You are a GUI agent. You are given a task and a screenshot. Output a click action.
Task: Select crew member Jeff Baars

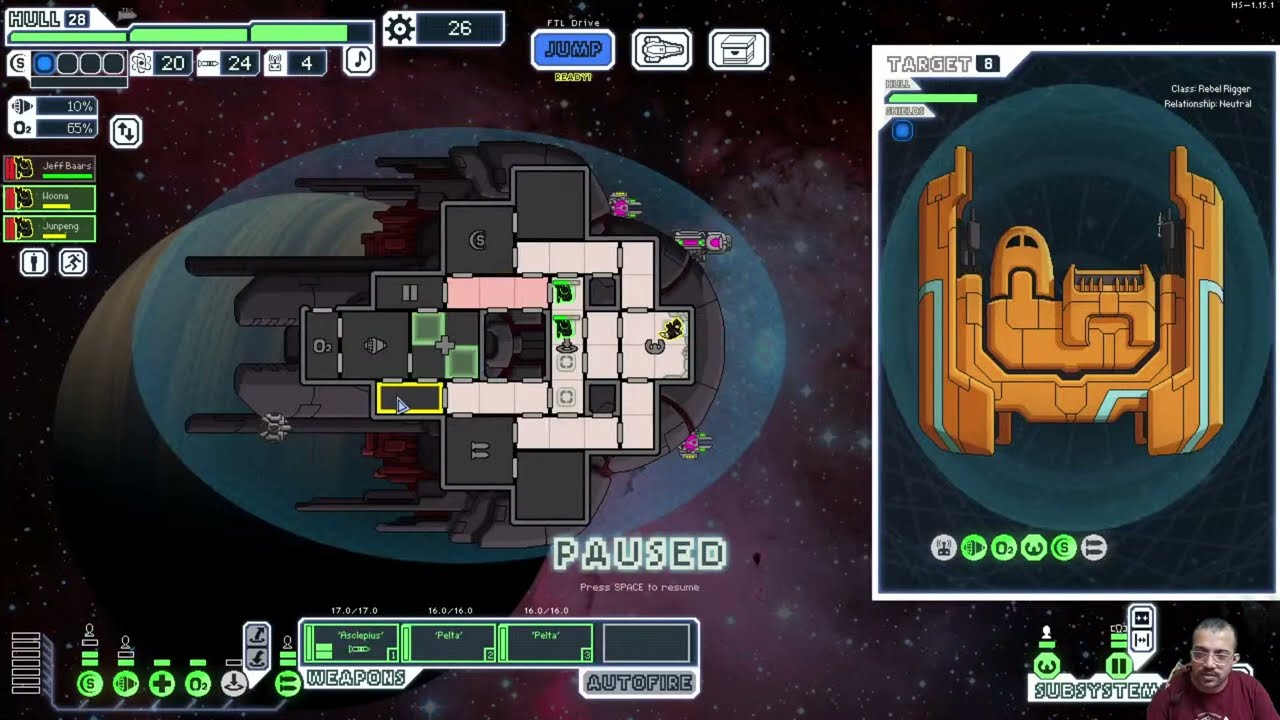pos(50,168)
